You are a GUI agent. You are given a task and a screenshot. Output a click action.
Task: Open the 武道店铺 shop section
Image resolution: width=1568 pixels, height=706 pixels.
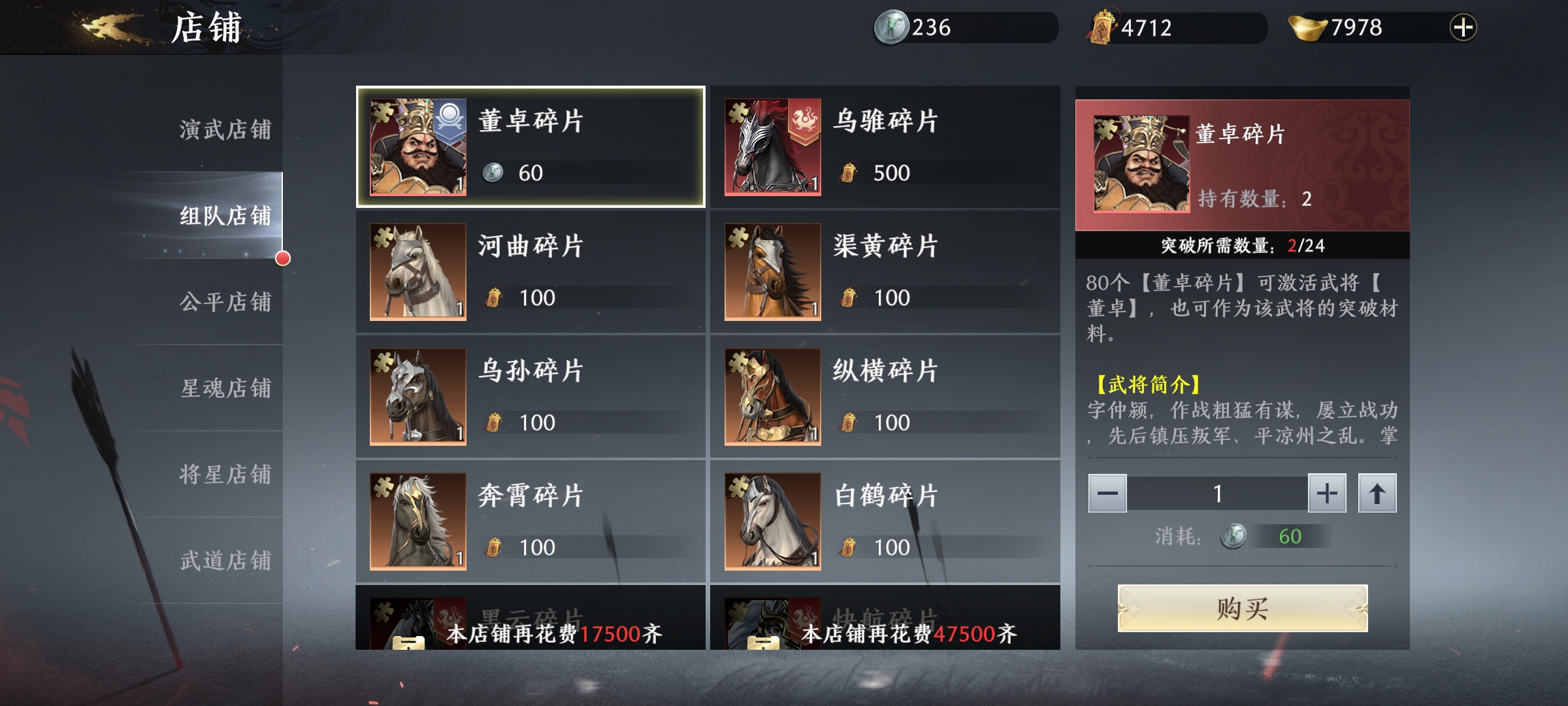225,561
